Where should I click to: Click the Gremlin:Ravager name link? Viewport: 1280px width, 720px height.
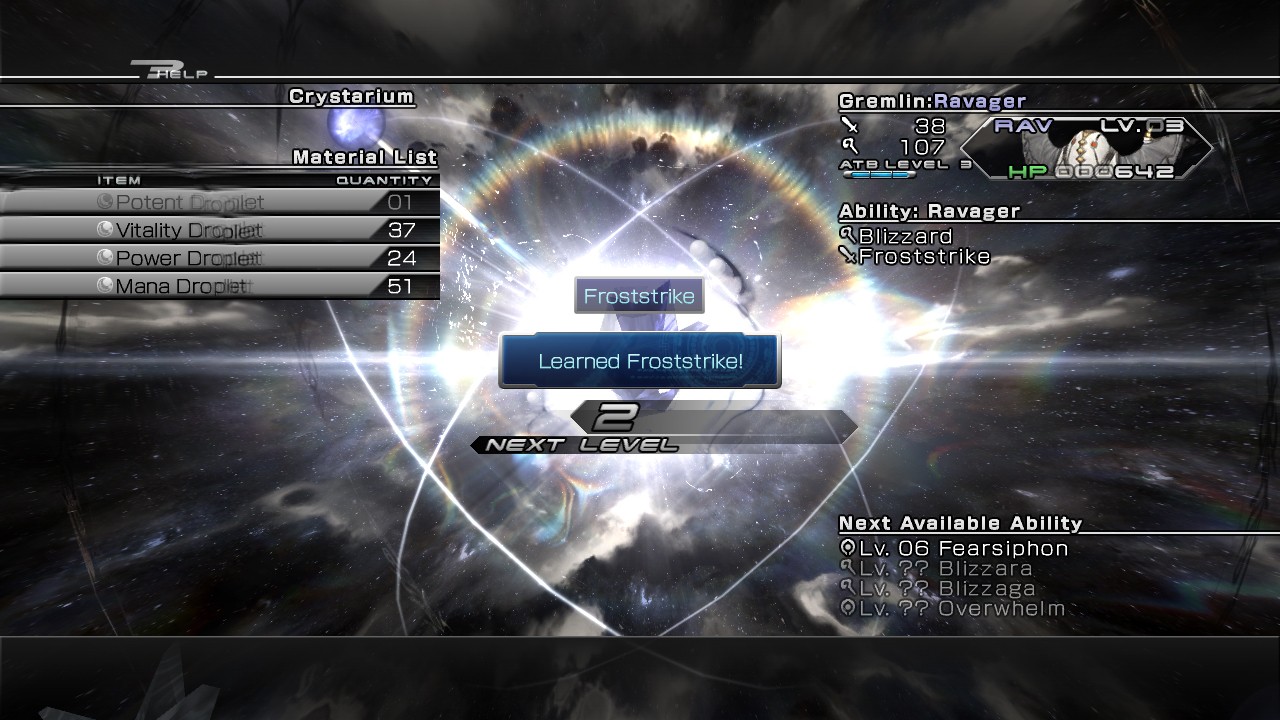point(930,100)
